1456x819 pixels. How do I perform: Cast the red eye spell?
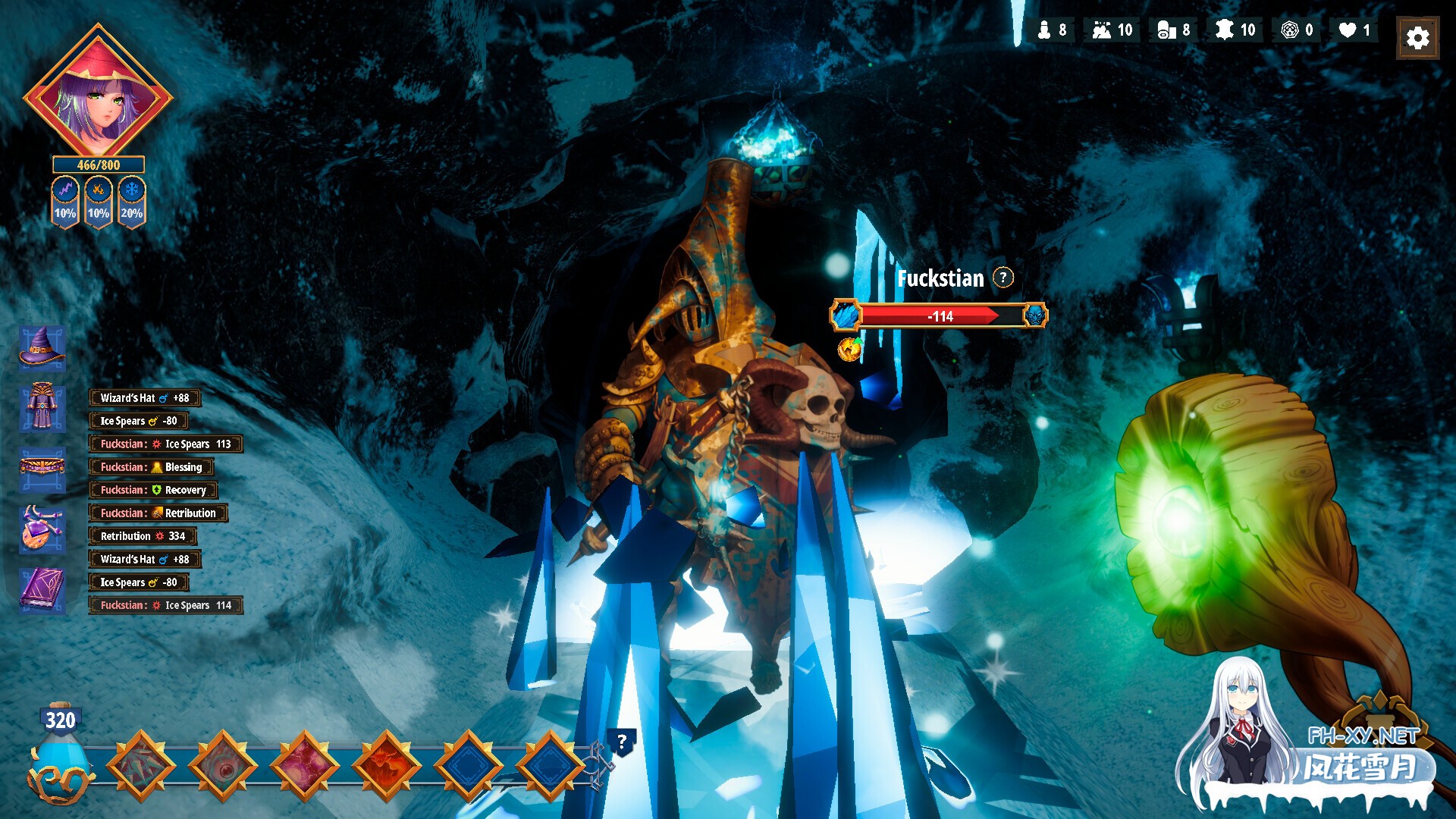(223, 766)
